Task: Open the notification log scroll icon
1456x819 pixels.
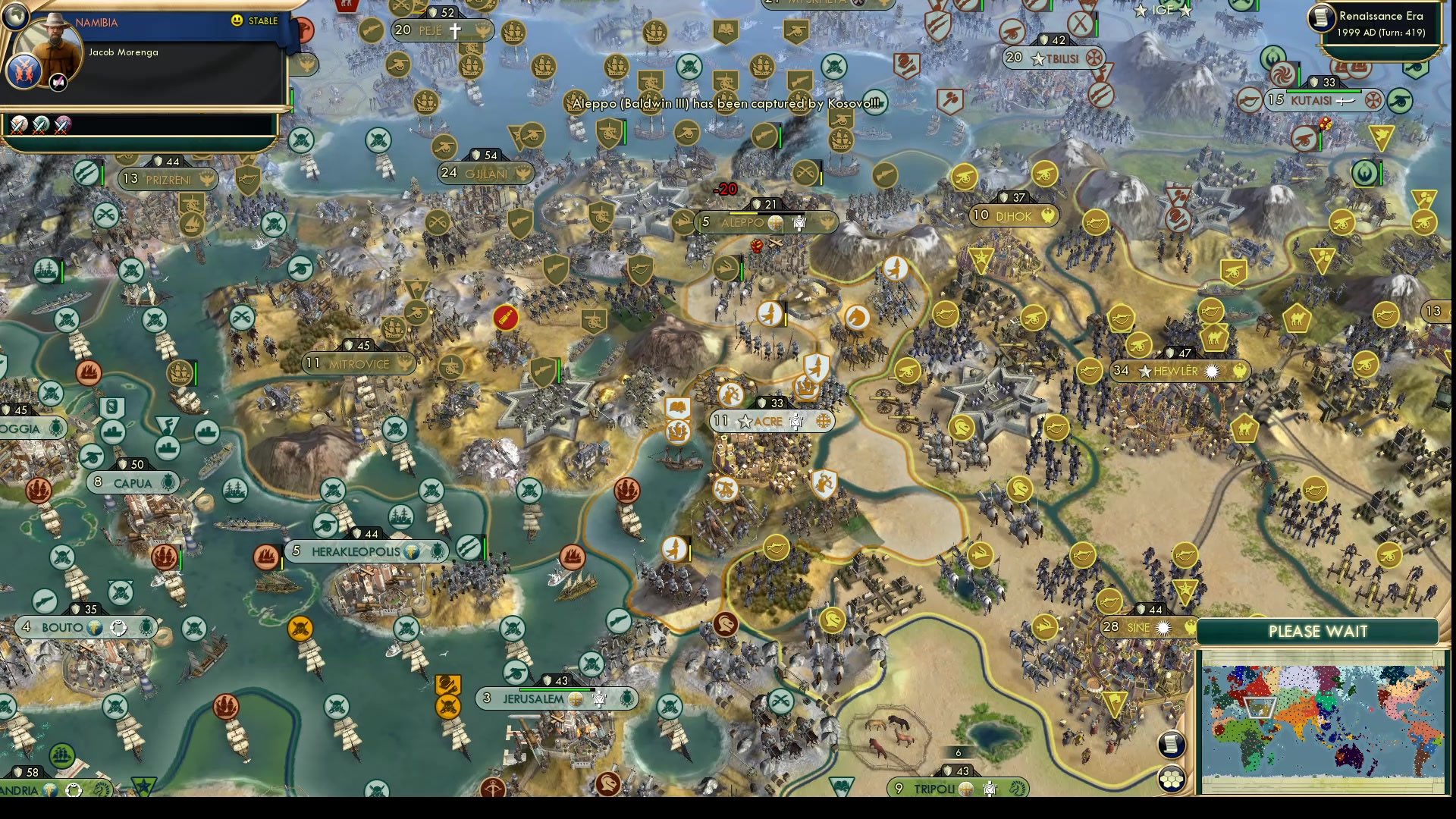Action: pos(1172,745)
